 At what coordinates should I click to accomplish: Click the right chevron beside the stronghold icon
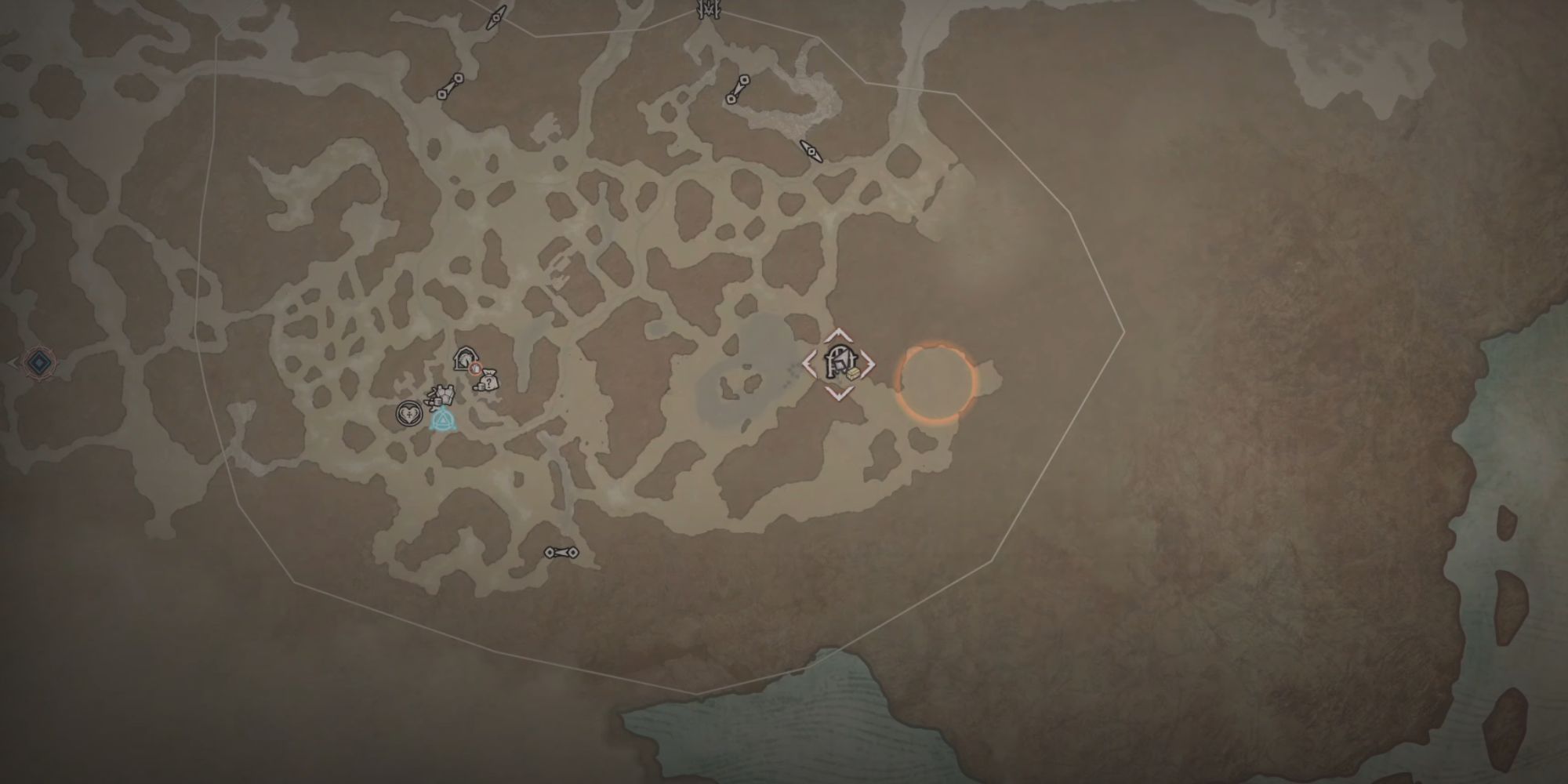[869, 362]
